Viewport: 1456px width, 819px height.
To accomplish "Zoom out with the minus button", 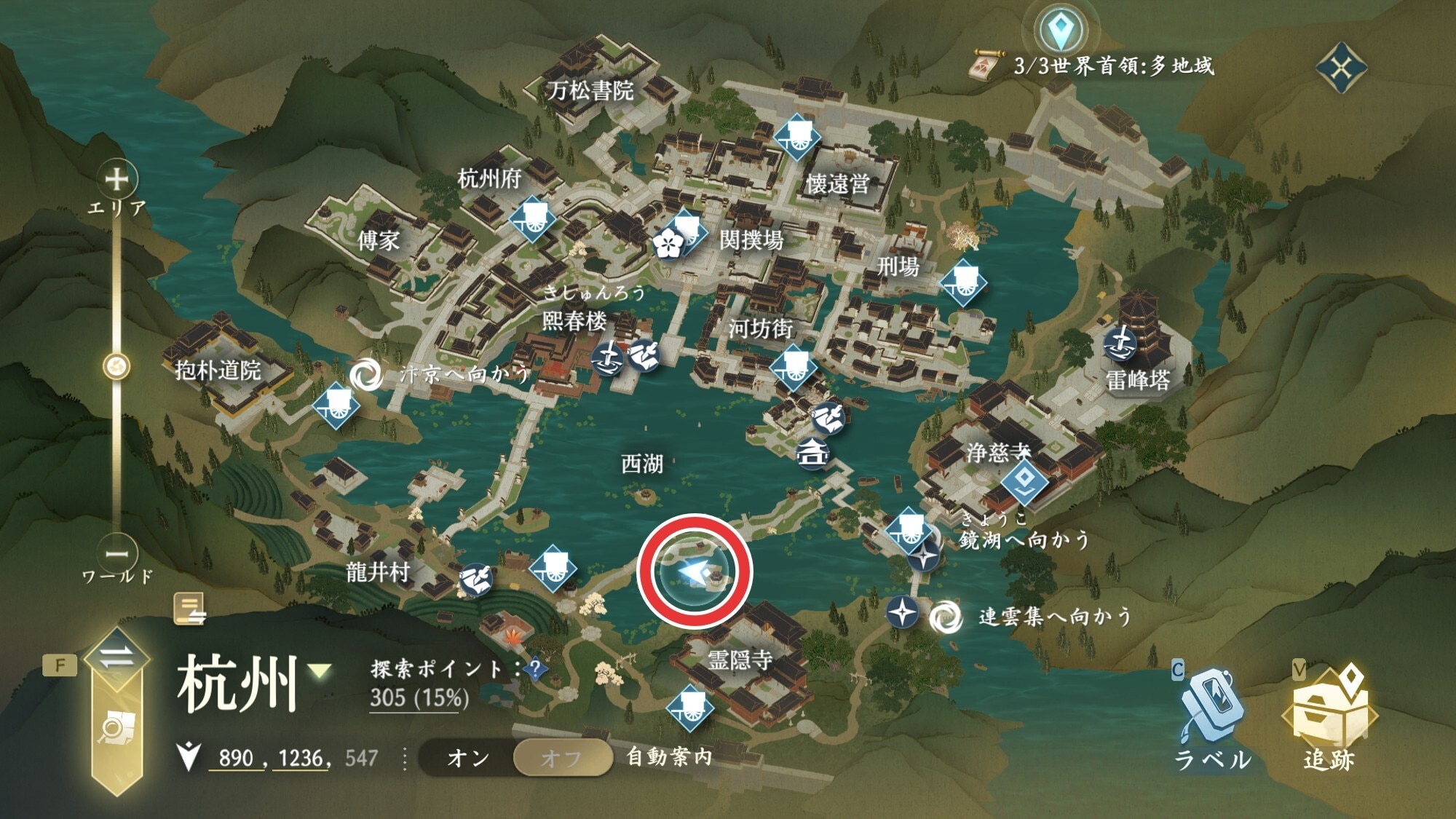I will pos(117,554).
